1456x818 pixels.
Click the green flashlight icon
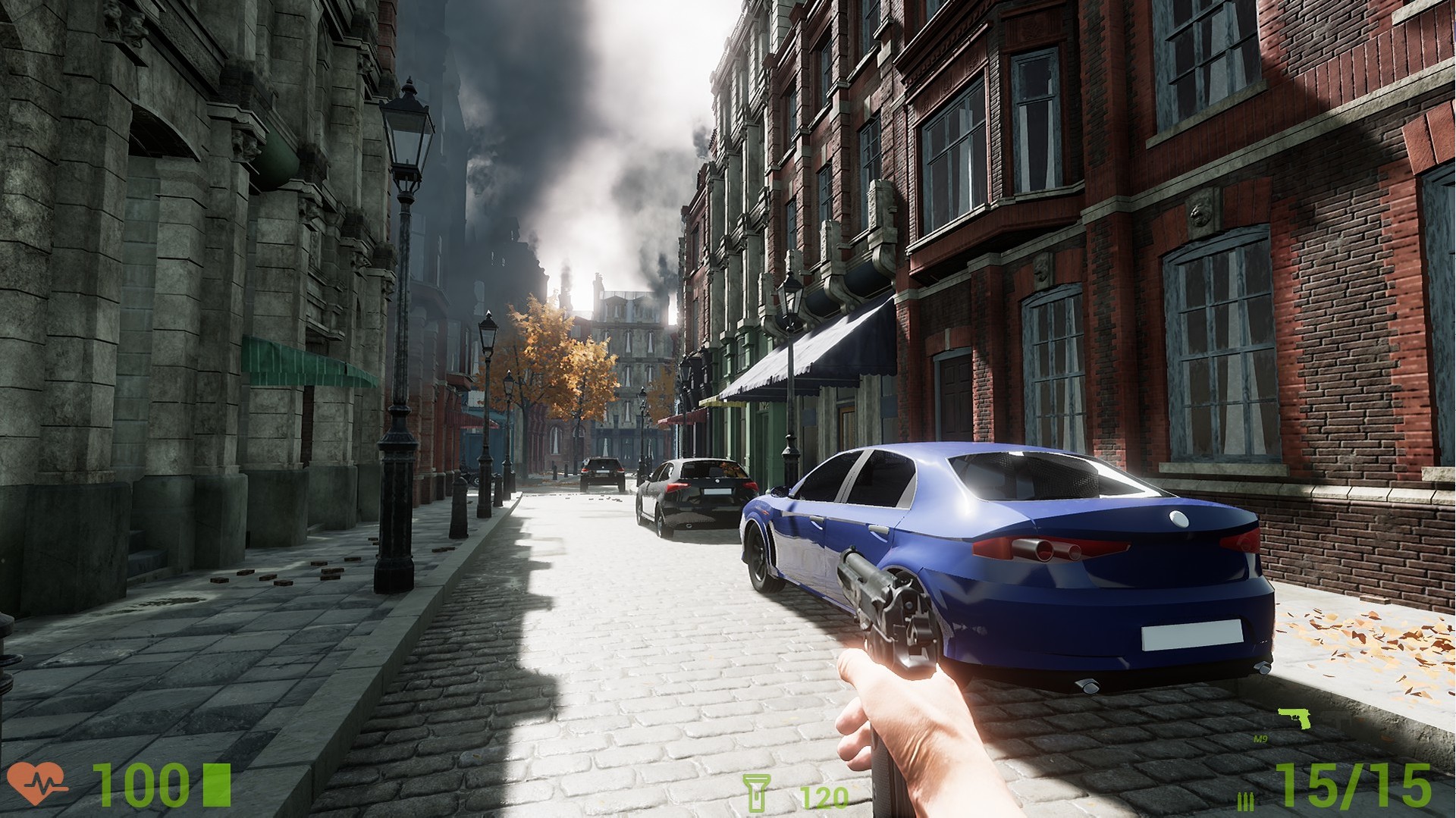(x=755, y=793)
